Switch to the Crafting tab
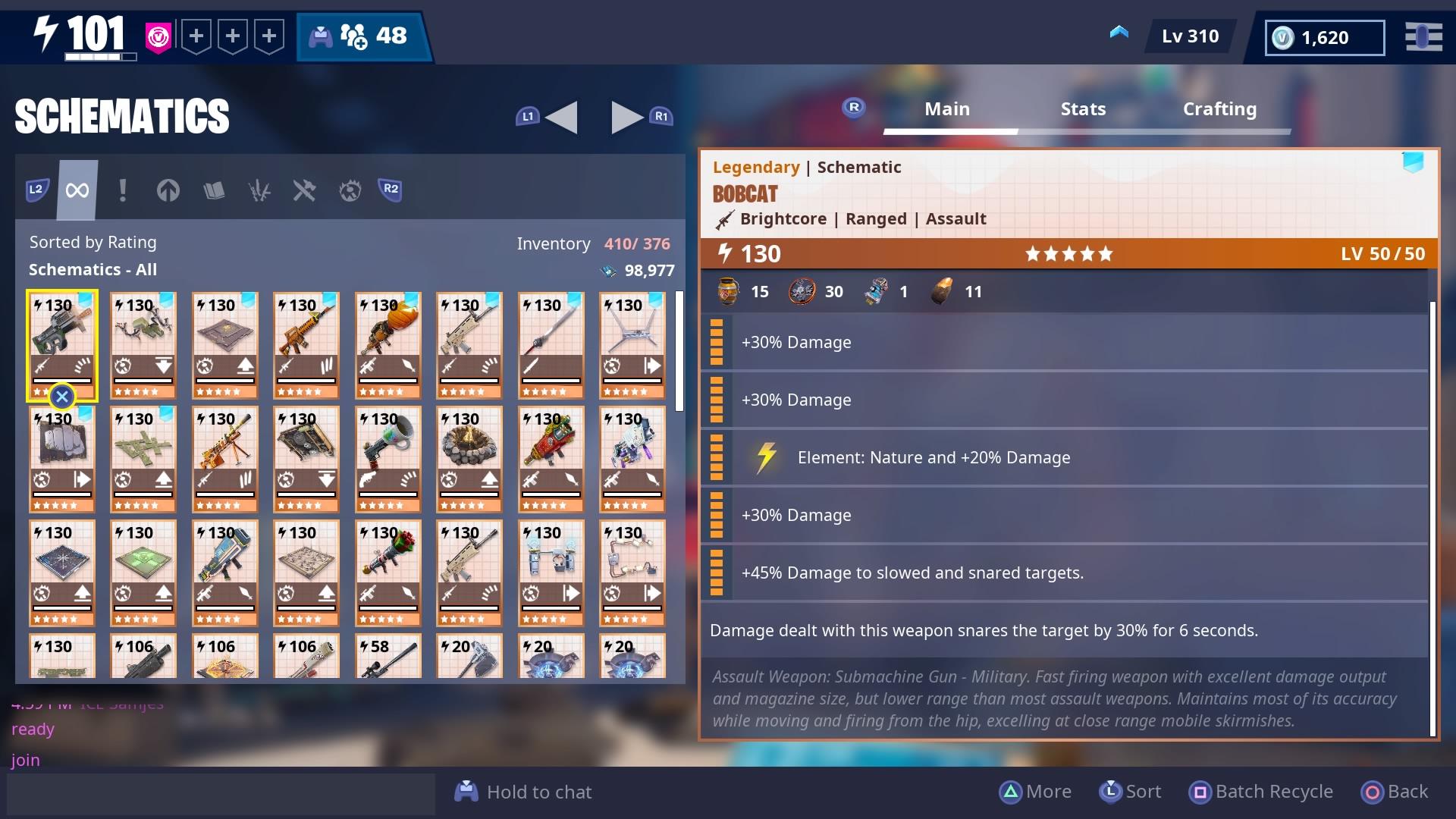Image resolution: width=1456 pixels, height=819 pixels. pyautogui.click(x=1219, y=109)
